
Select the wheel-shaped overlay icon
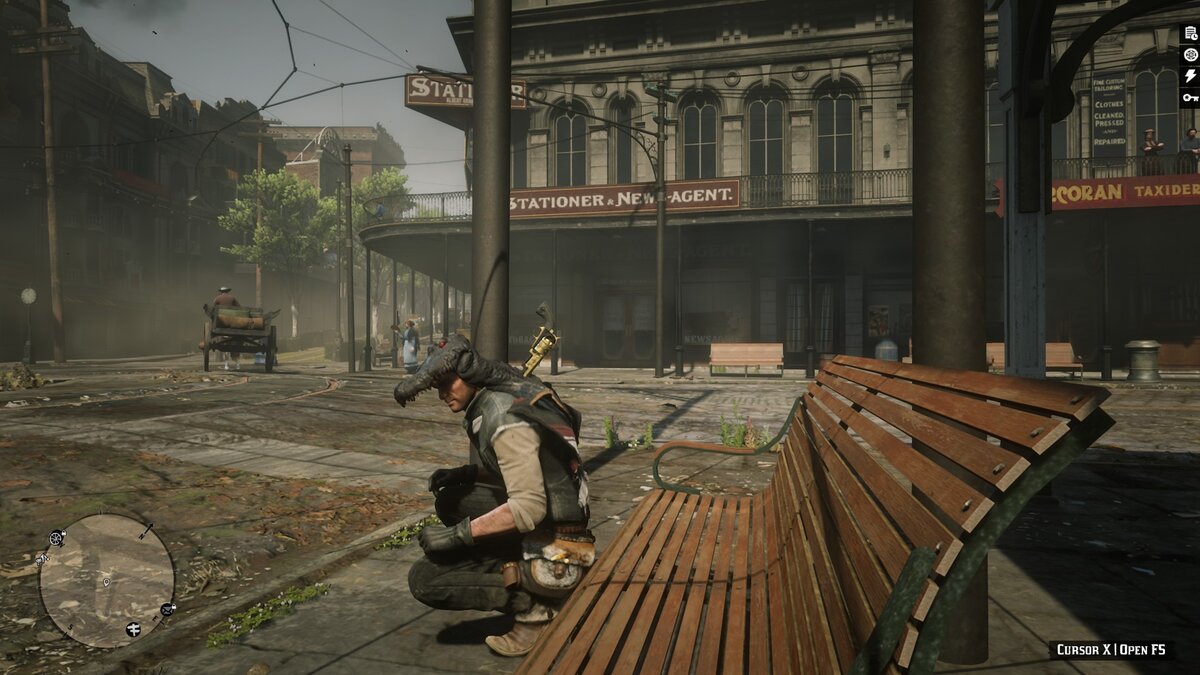[1190, 54]
